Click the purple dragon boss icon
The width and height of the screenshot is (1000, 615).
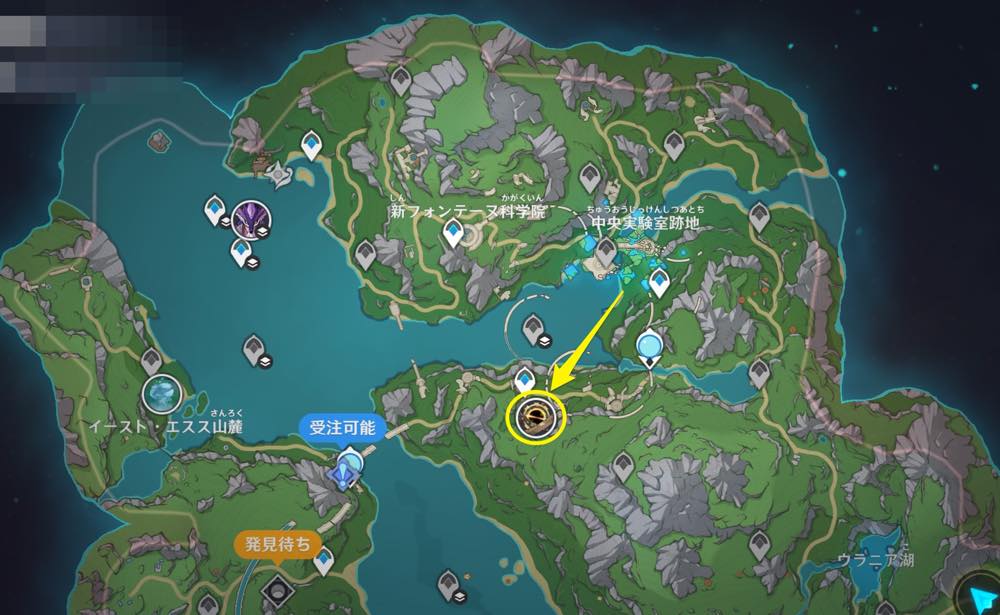coord(247,215)
